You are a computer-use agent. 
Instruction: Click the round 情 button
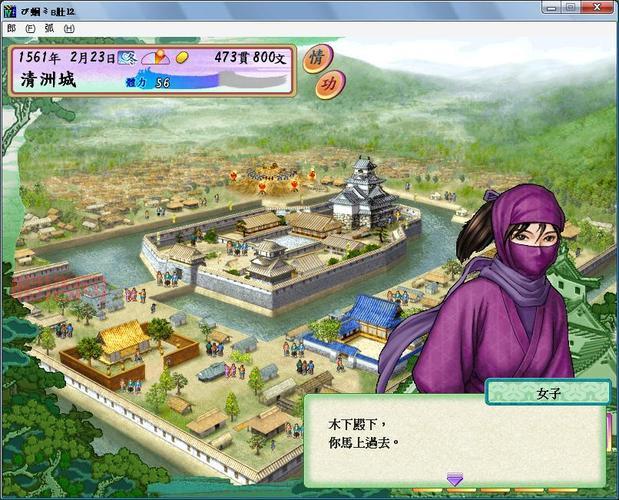[x=316, y=57]
